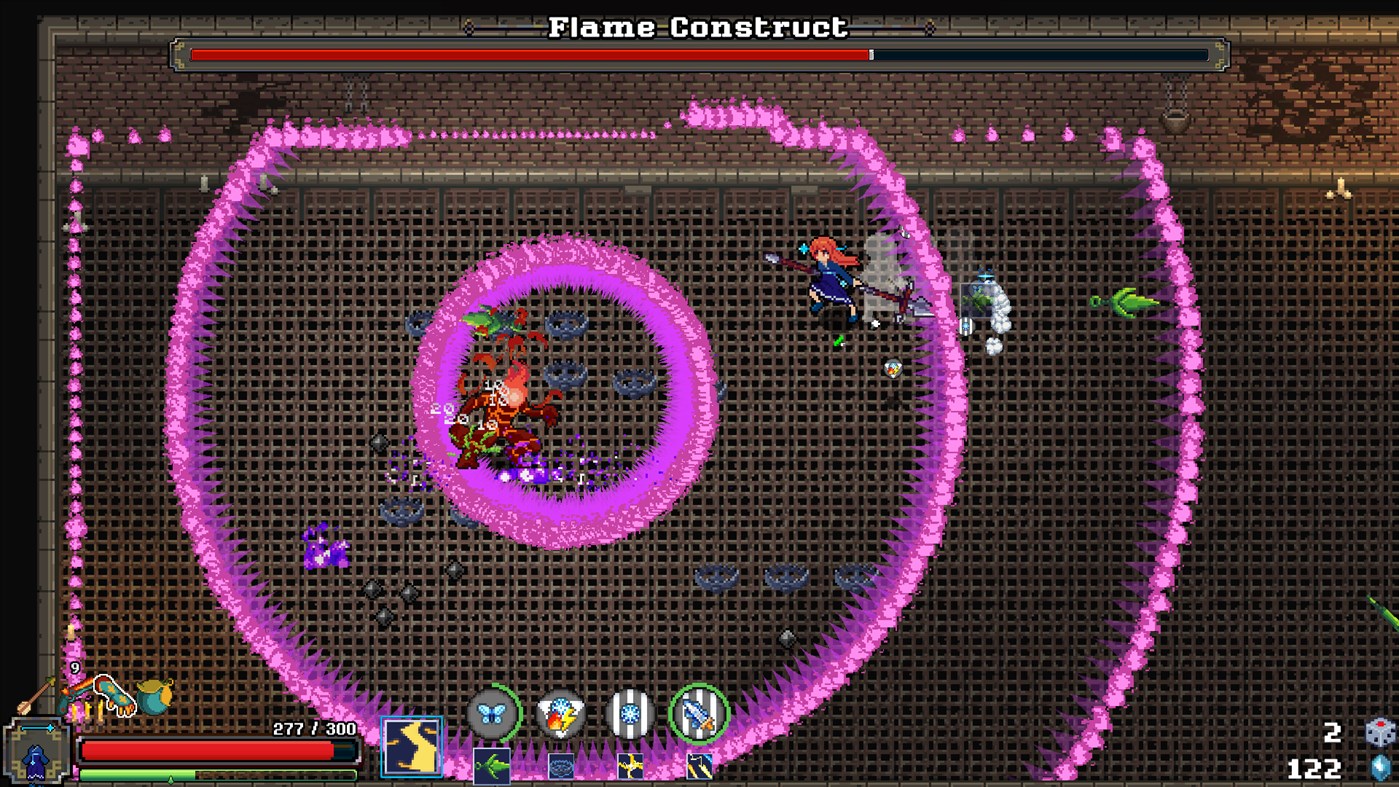Select the green mantis passive icon
1399x787 pixels.
pyautogui.click(x=492, y=765)
